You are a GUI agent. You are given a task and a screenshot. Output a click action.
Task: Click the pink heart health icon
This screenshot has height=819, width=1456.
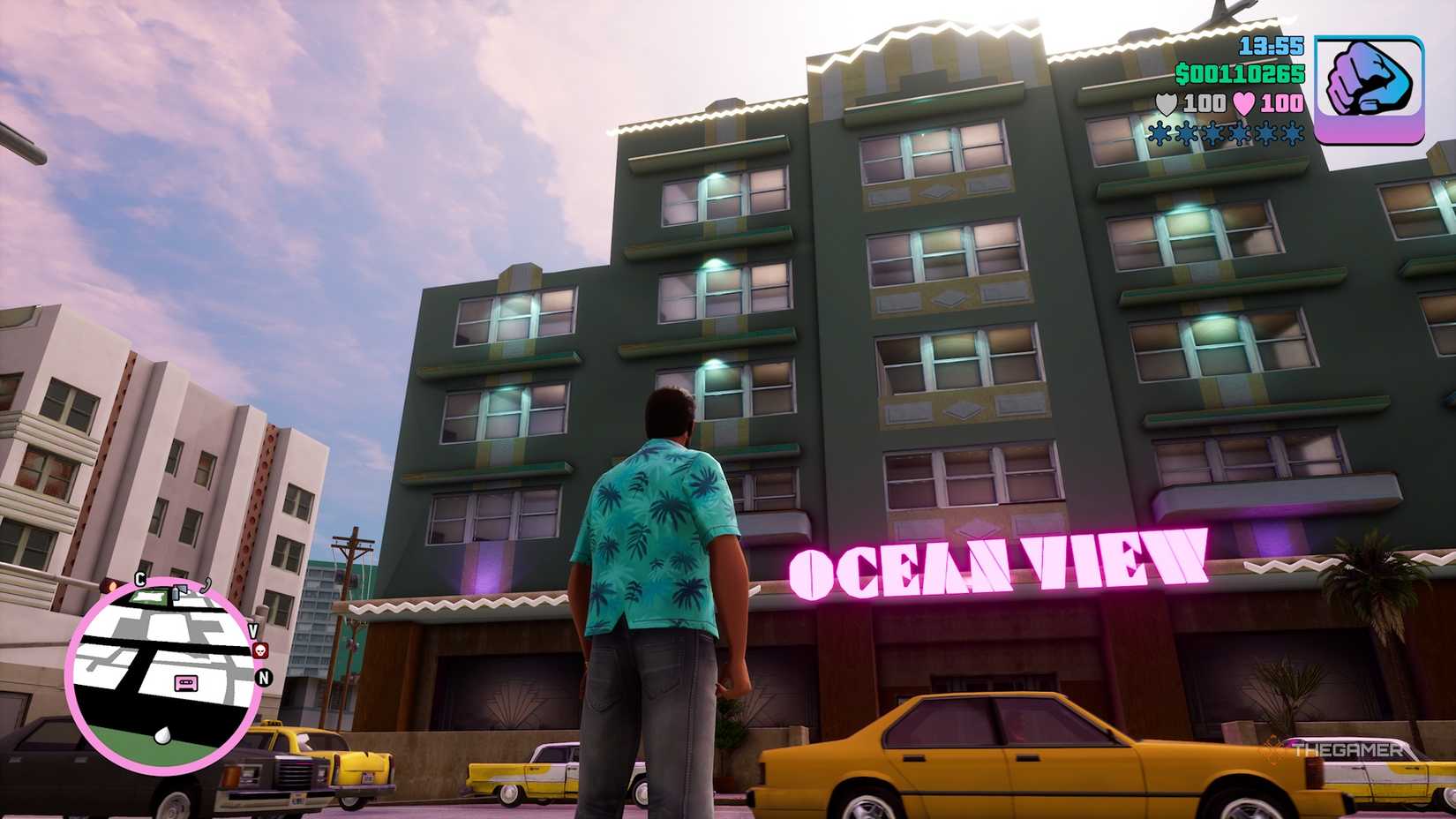(x=1242, y=103)
